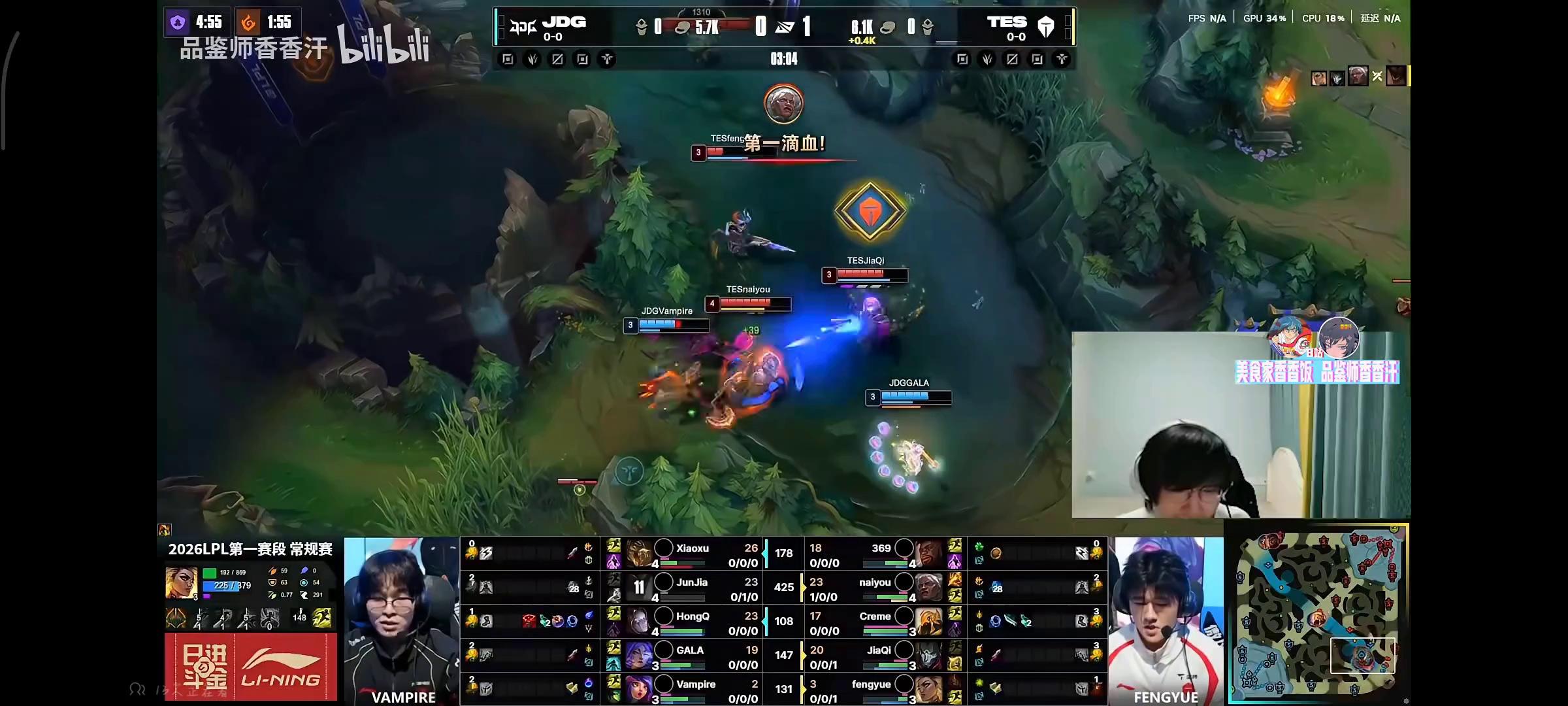Select the spectated champion portrait in the stats panel
This screenshot has height=706, width=1568.
point(181,582)
